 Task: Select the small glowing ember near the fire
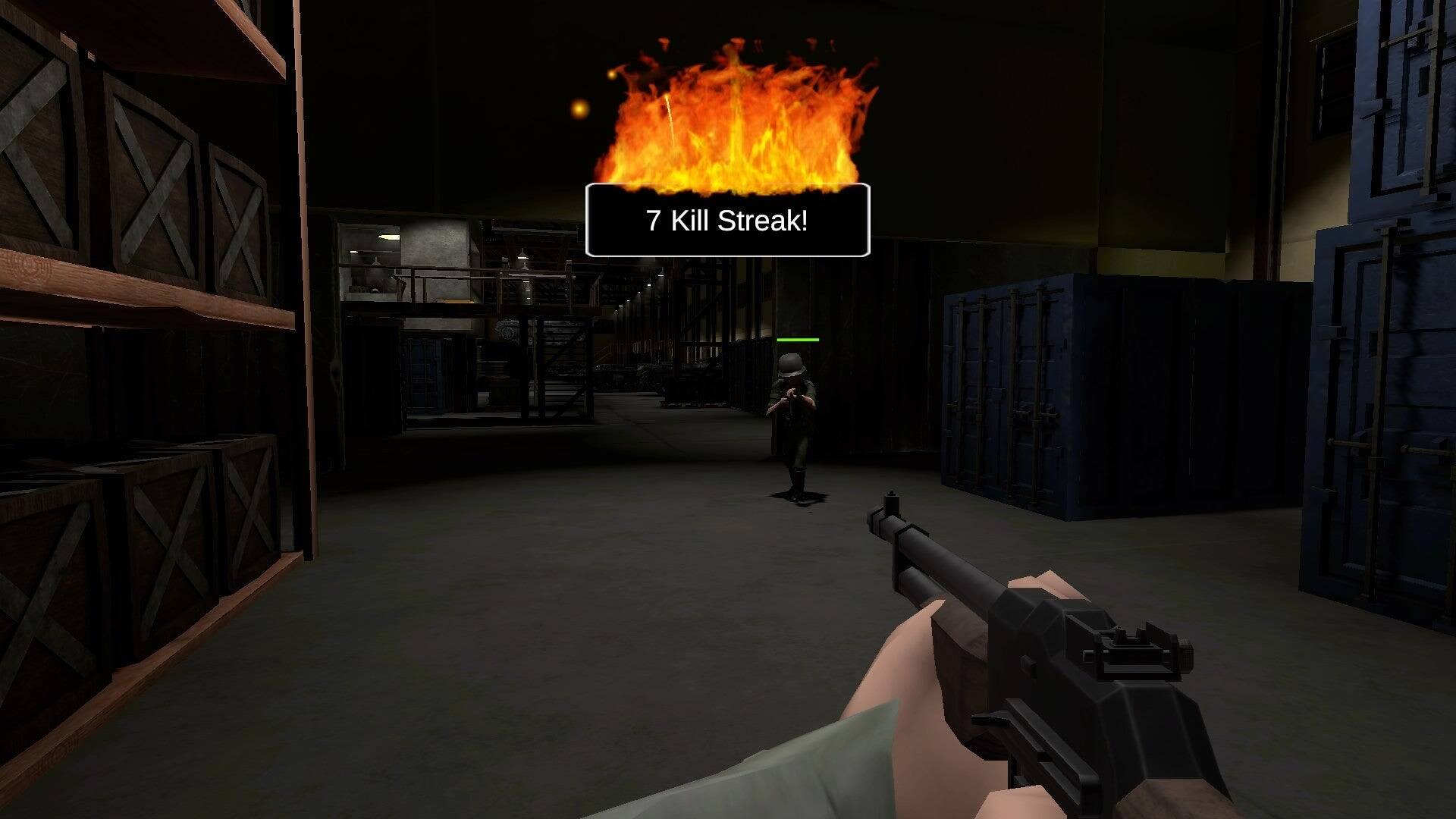pos(578,111)
